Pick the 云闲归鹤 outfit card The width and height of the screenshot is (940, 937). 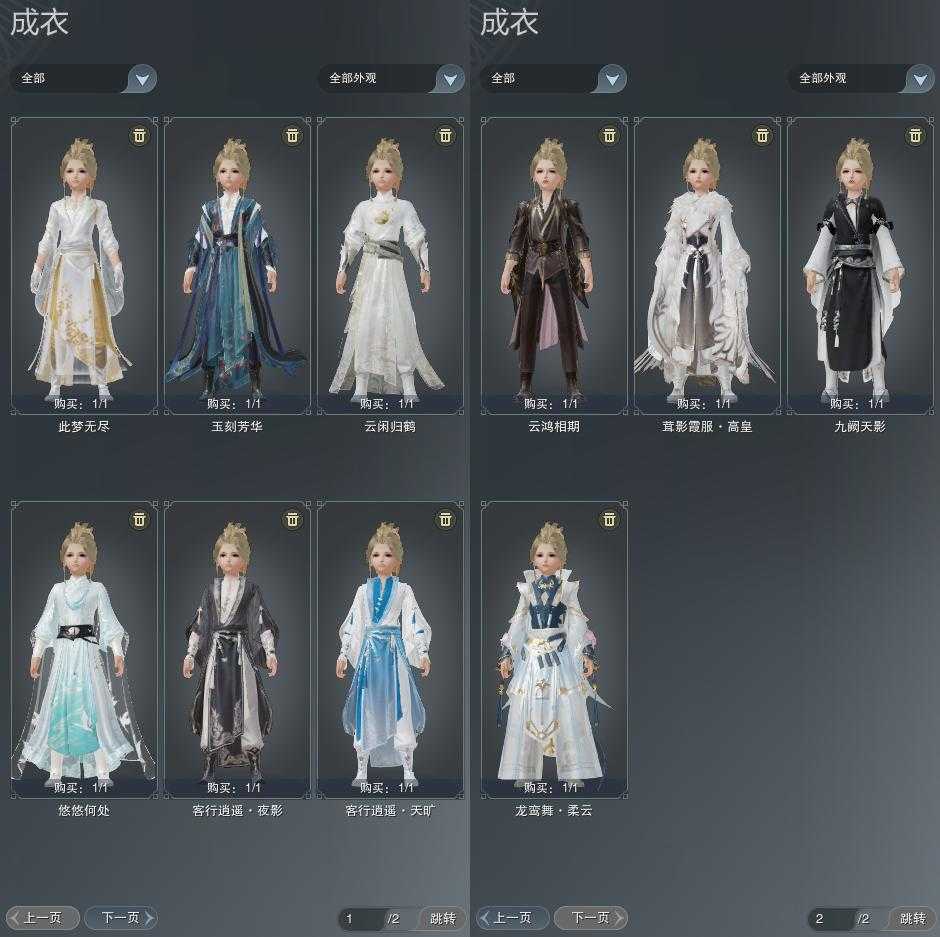[390, 265]
